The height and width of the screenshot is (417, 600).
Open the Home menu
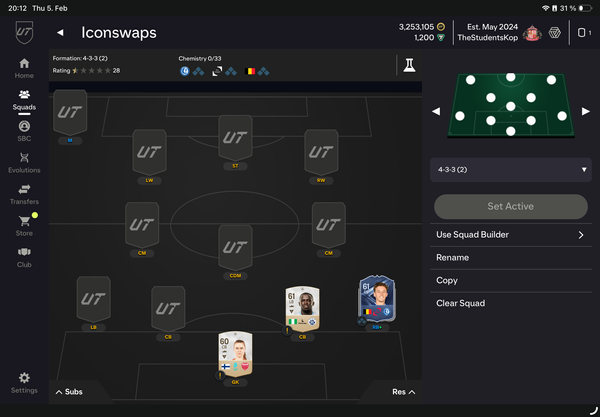click(24, 67)
